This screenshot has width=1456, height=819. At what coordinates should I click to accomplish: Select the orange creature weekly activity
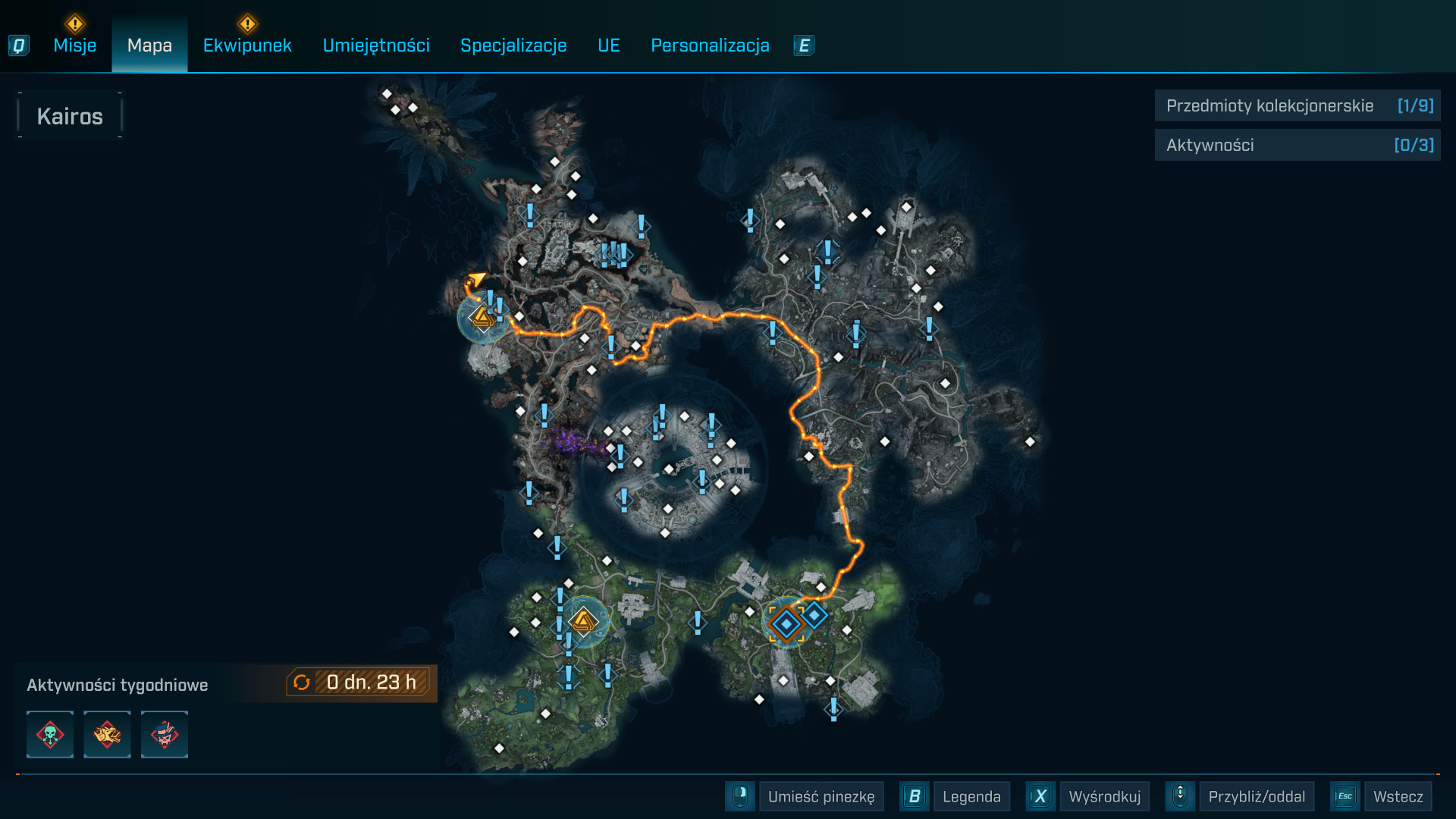(x=107, y=734)
